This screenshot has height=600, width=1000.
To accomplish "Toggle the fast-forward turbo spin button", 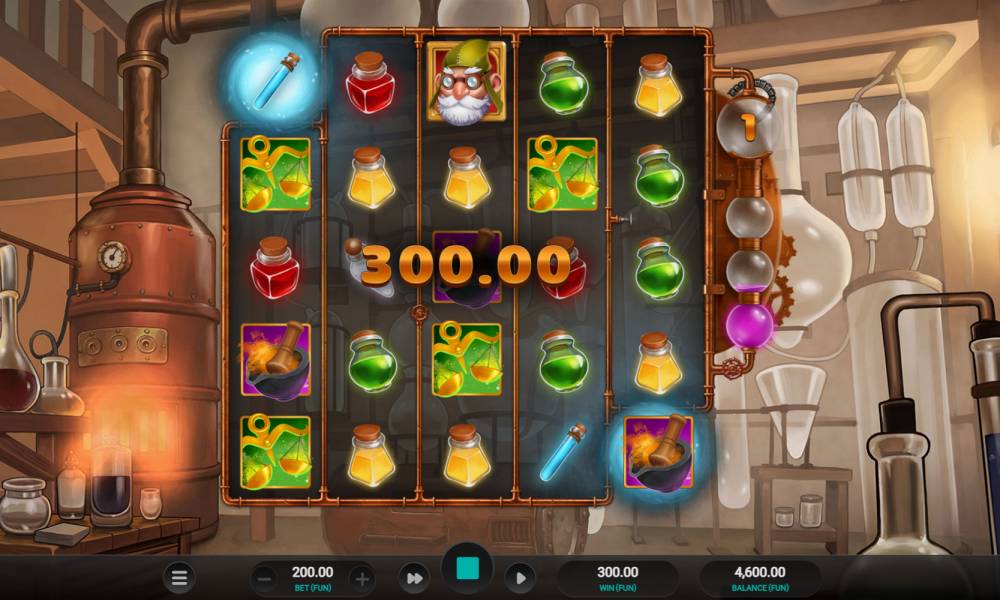I will [413, 577].
